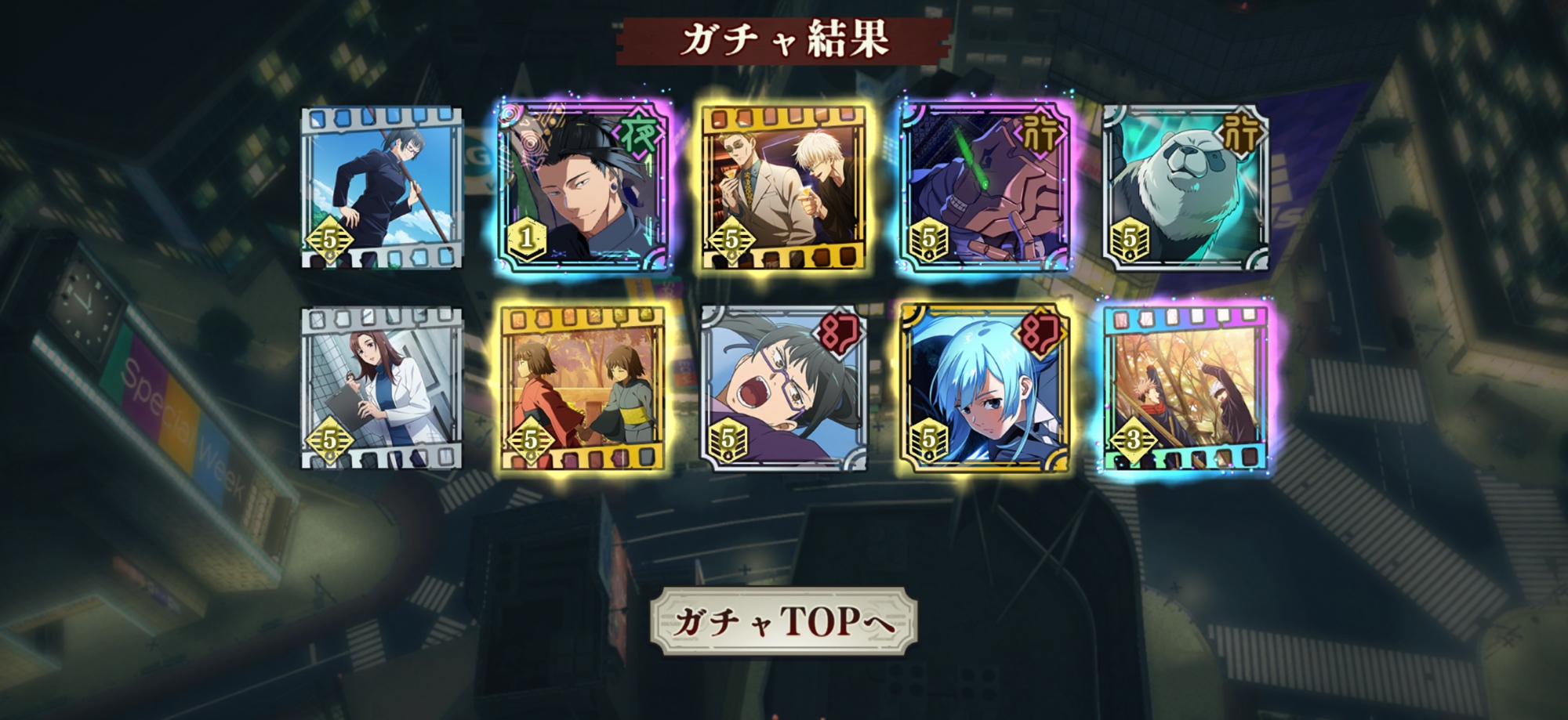Choose the blue-haired girl card
This screenshot has height=720, width=1568.
pyautogui.click(x=984, y=389)
